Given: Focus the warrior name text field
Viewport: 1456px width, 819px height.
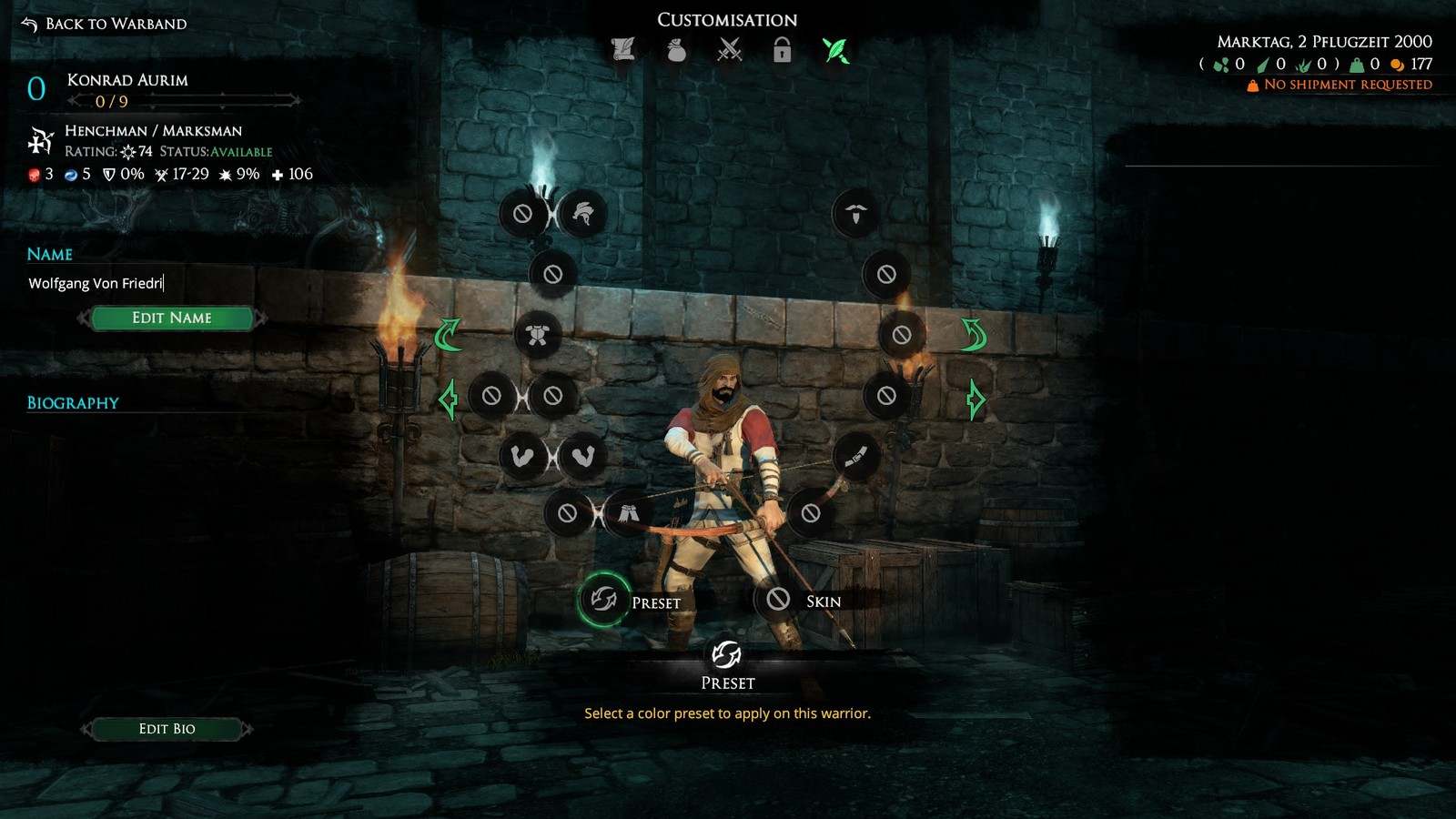Looking at the screenshot, I should (x=136, y=283).
